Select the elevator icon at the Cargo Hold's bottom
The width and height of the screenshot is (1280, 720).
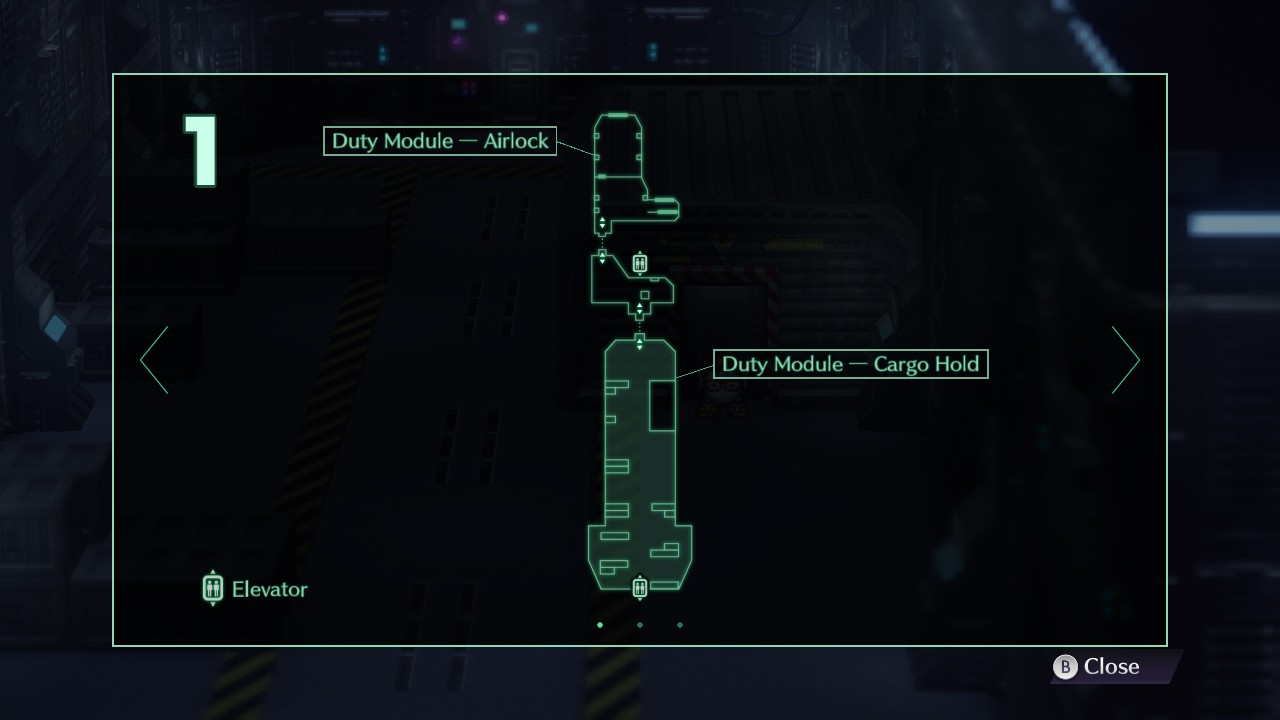[x=640, y=586]
